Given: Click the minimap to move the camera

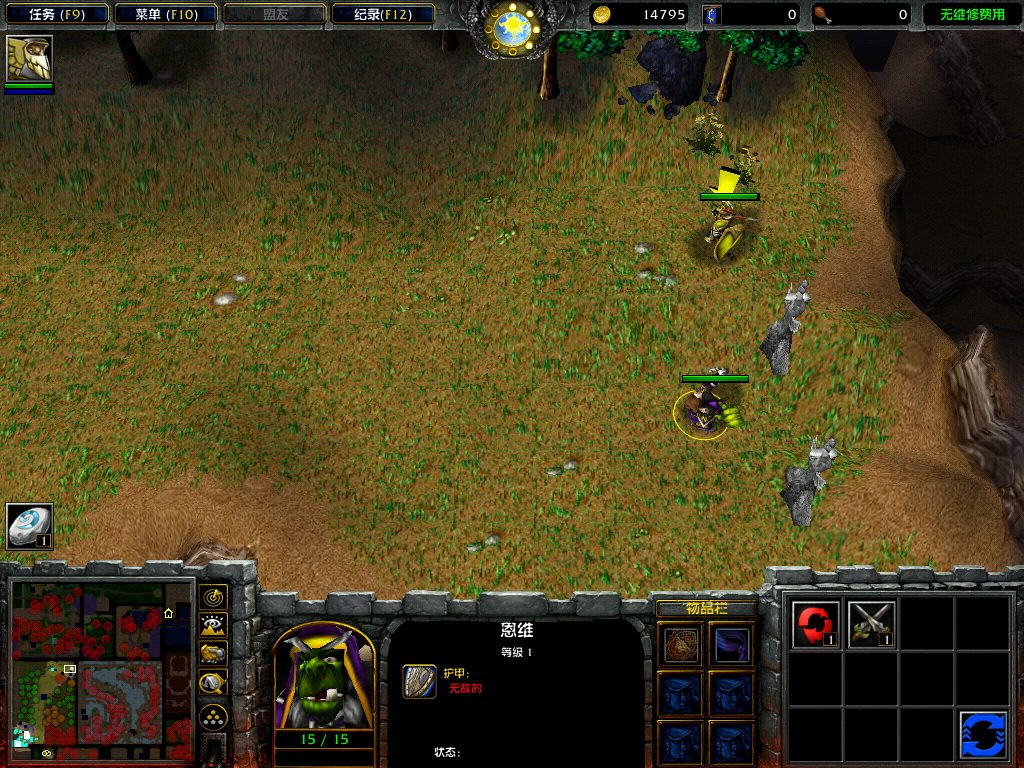Looking at the screenshot, I should click(x=100, y=667).
